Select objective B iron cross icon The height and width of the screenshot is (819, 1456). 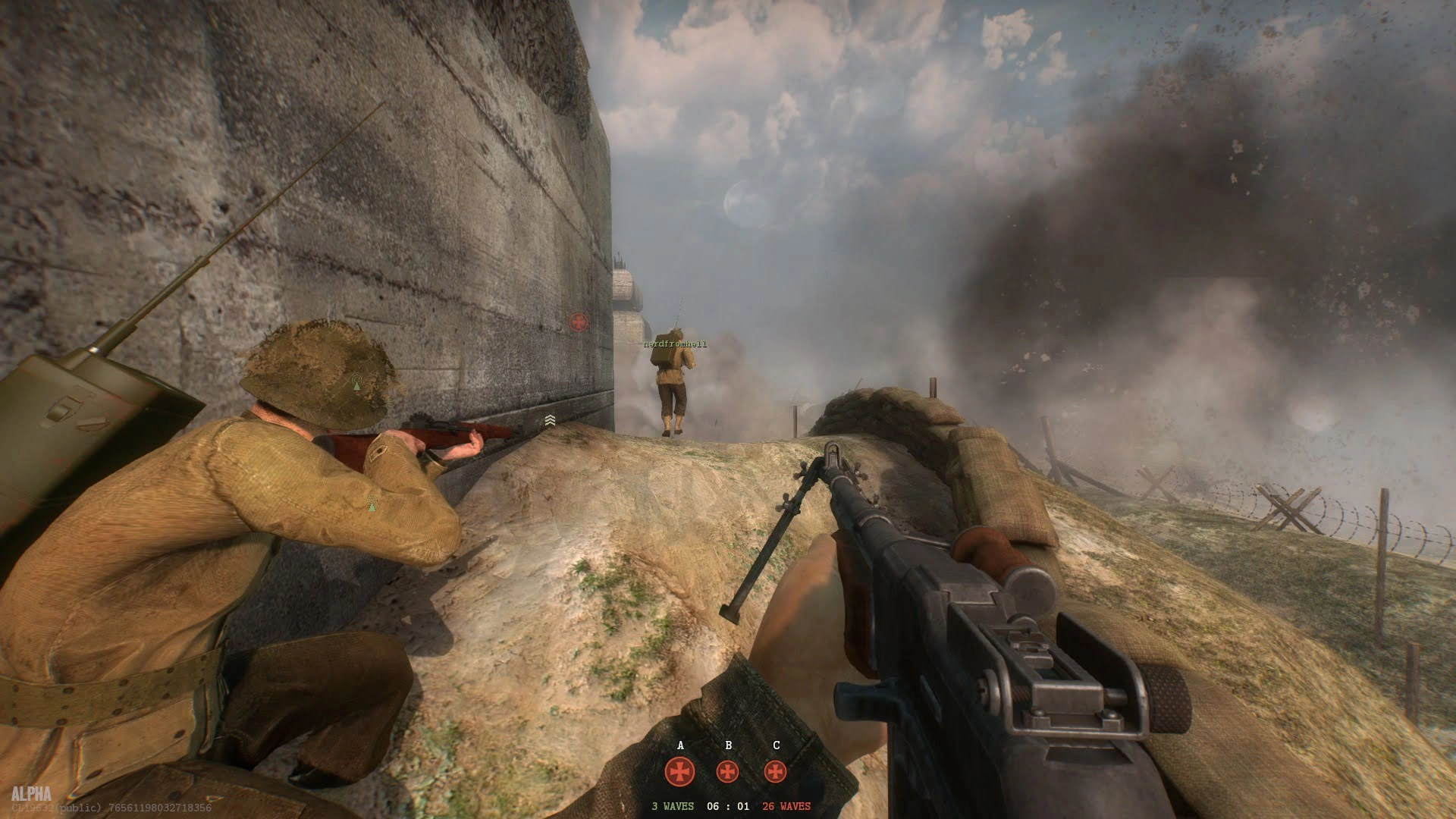coord(728,772)
